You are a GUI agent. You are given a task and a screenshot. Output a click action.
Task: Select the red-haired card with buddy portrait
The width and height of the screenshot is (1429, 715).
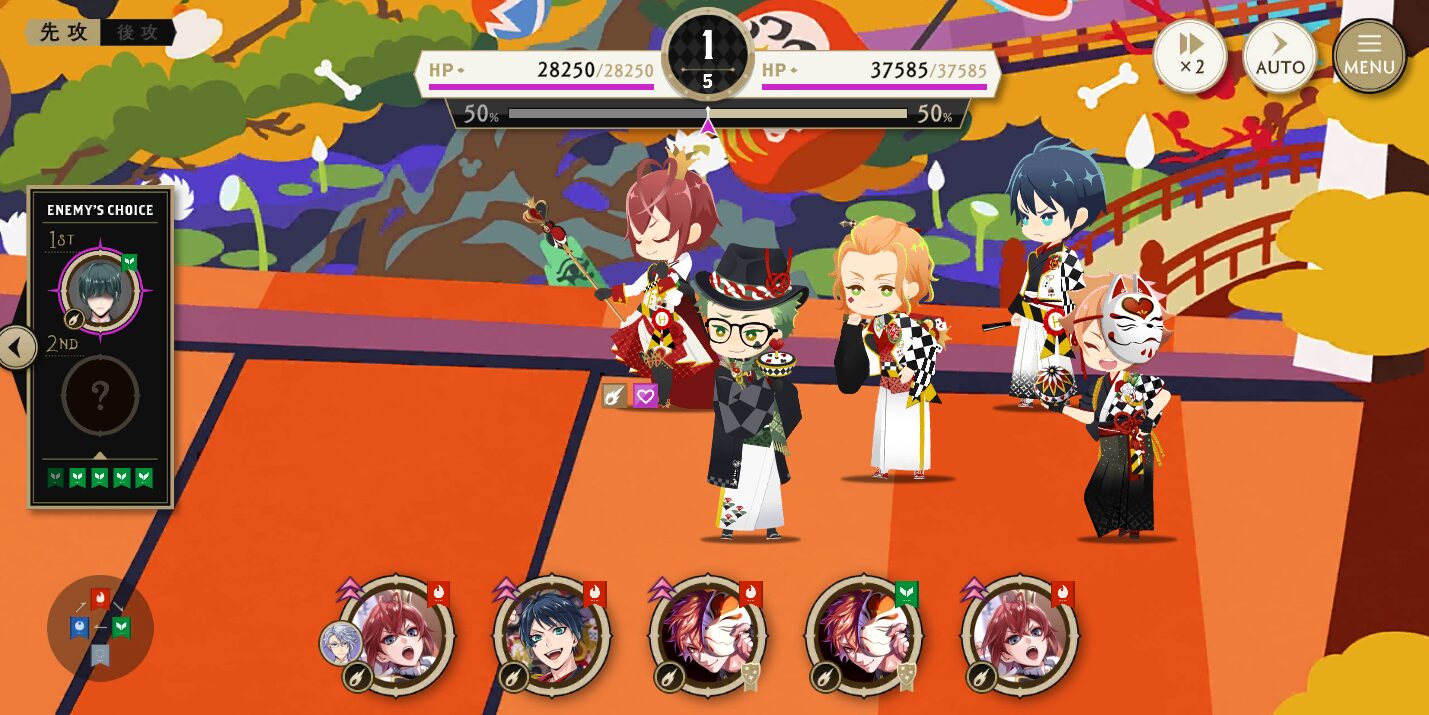coord(396,634)
